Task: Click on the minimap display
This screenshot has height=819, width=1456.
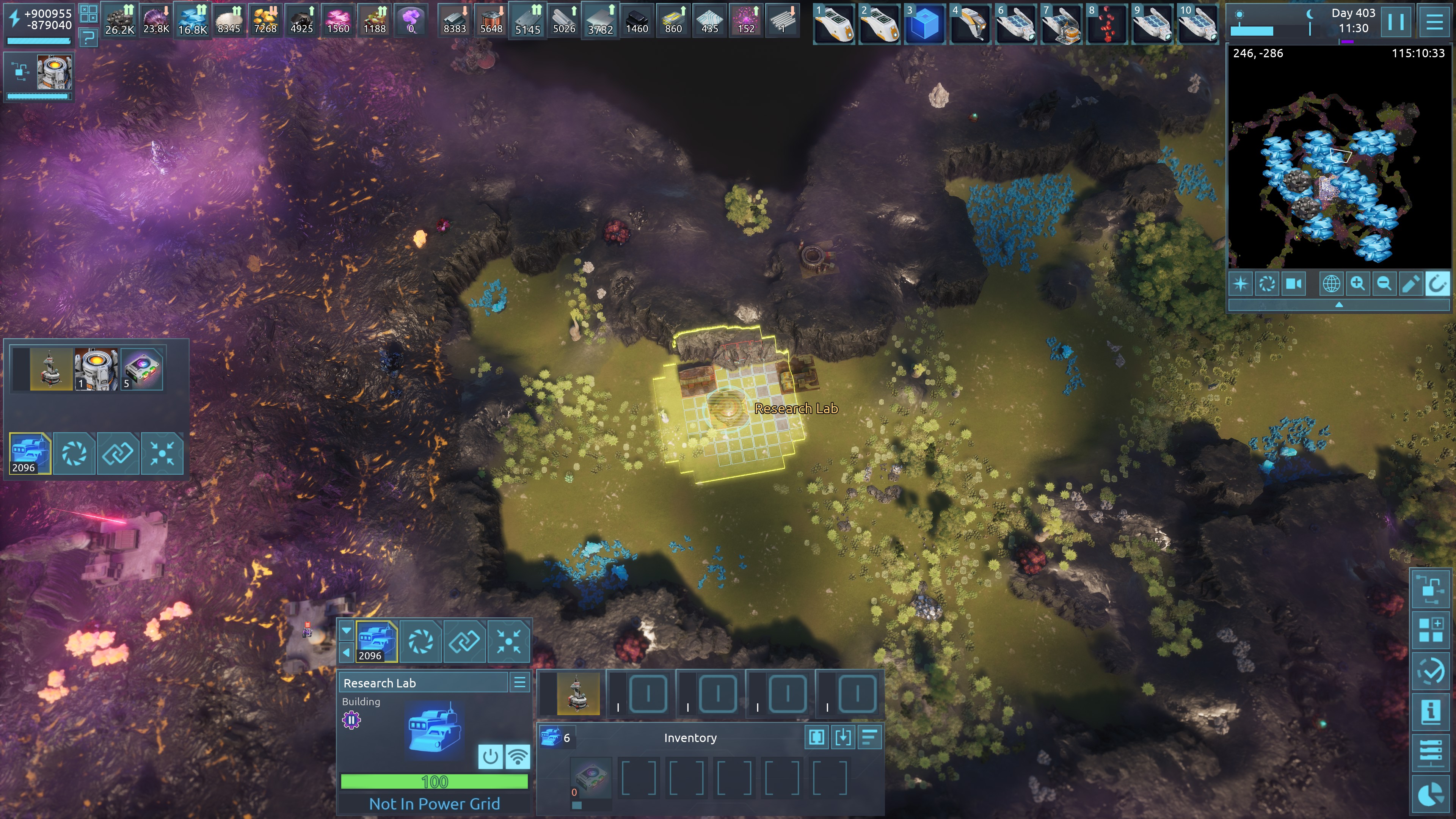Action: coord(1339,164)
